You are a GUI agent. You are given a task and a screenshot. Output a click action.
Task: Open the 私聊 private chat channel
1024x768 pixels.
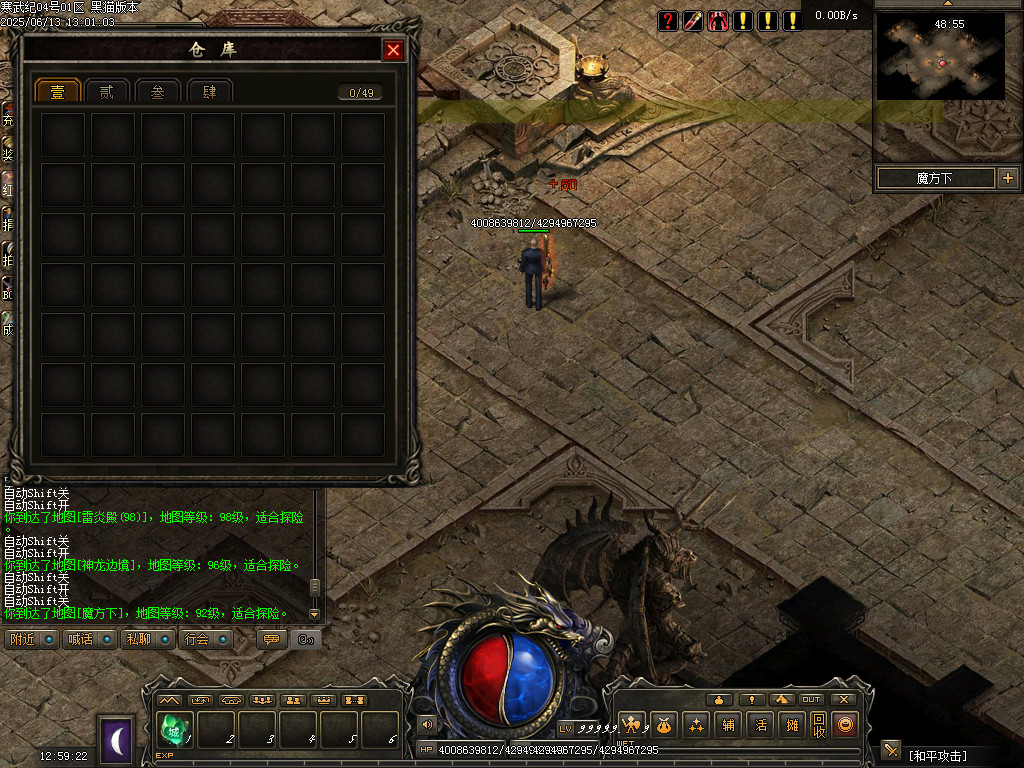point(147,639)
